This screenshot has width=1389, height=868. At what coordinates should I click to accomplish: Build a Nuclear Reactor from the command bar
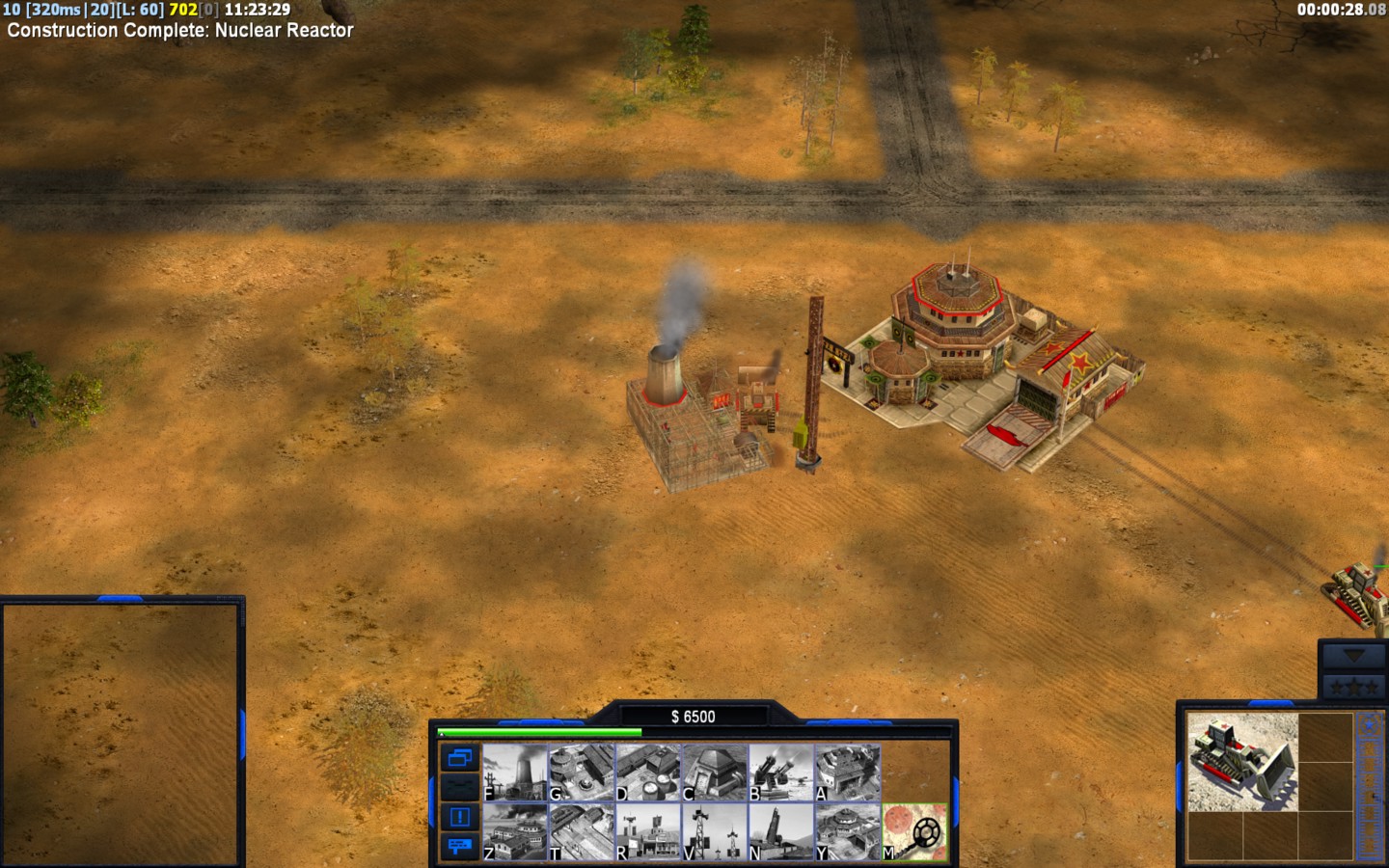point(514,773)
